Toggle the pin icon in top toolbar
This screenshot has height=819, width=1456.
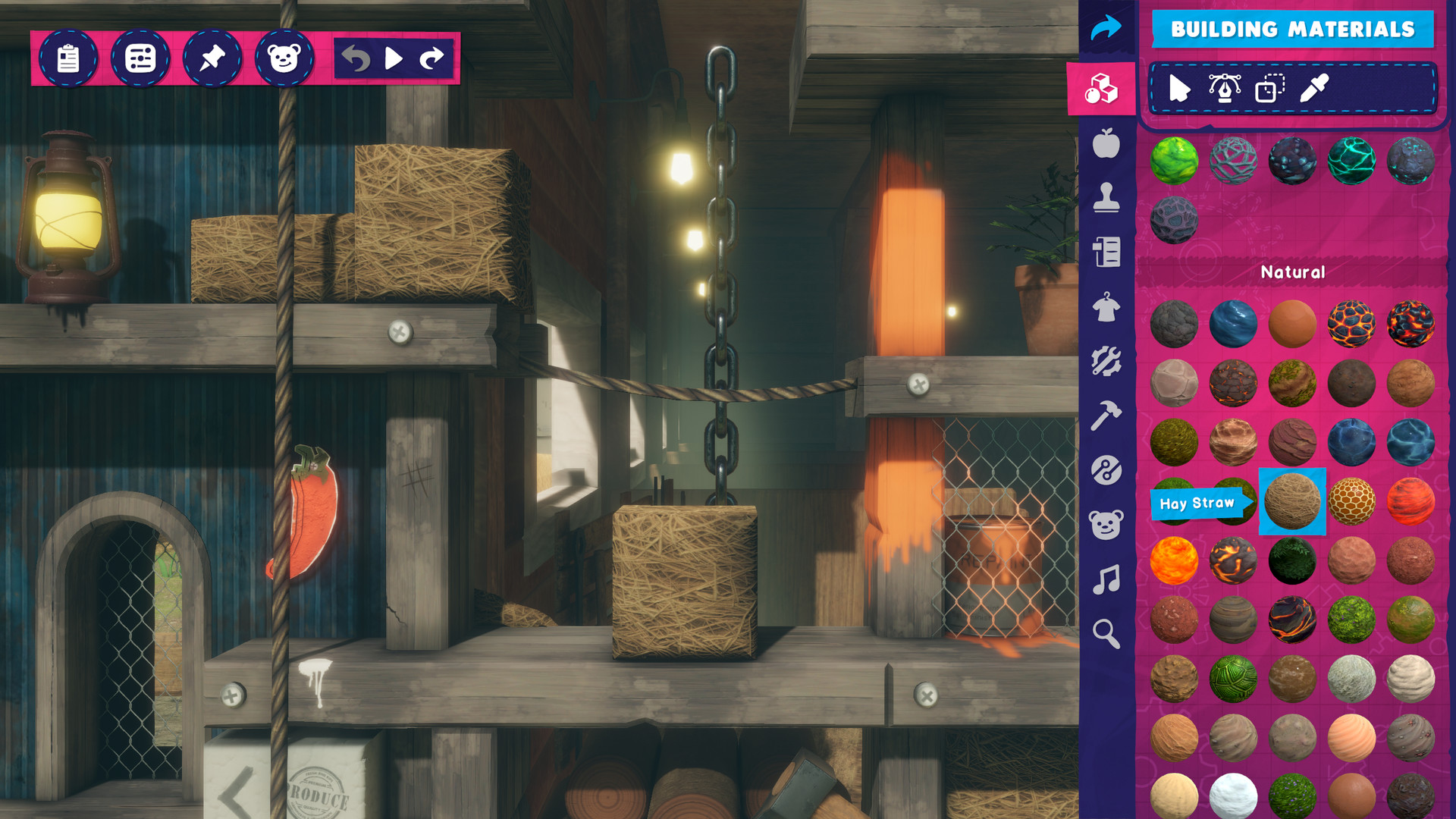point(212,58)
